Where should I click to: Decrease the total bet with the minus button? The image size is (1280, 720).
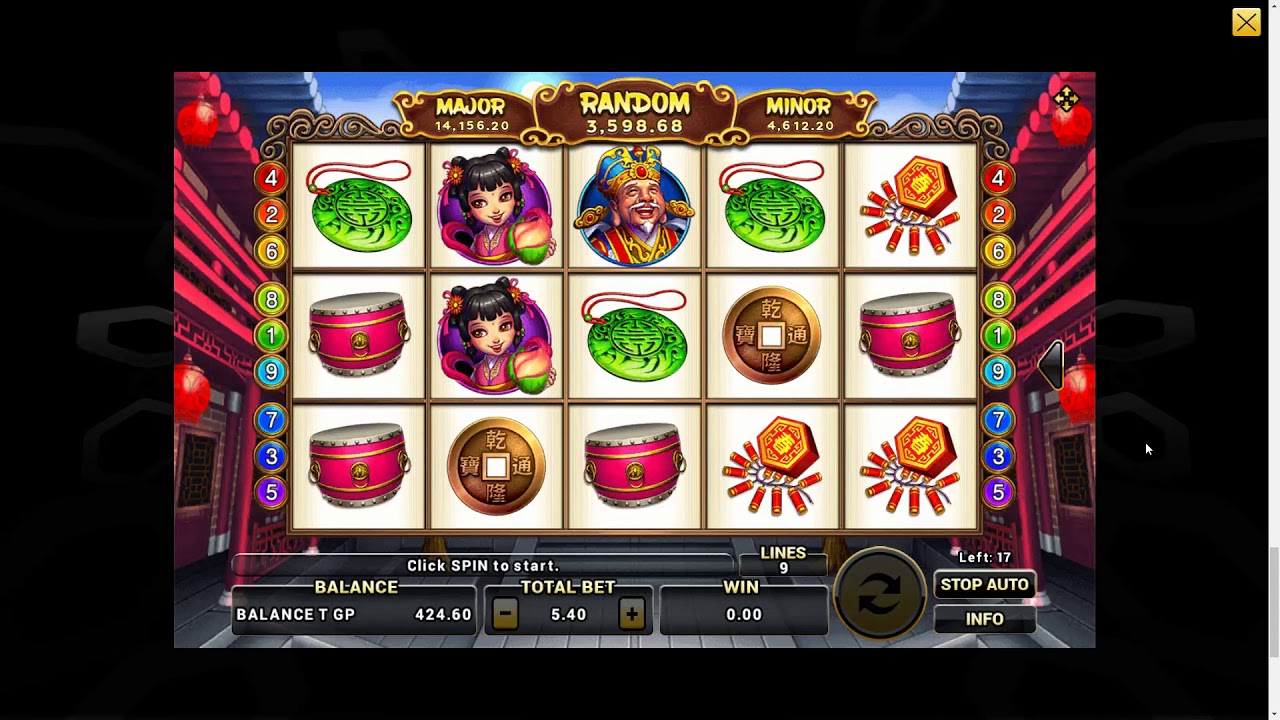point(505,615)
